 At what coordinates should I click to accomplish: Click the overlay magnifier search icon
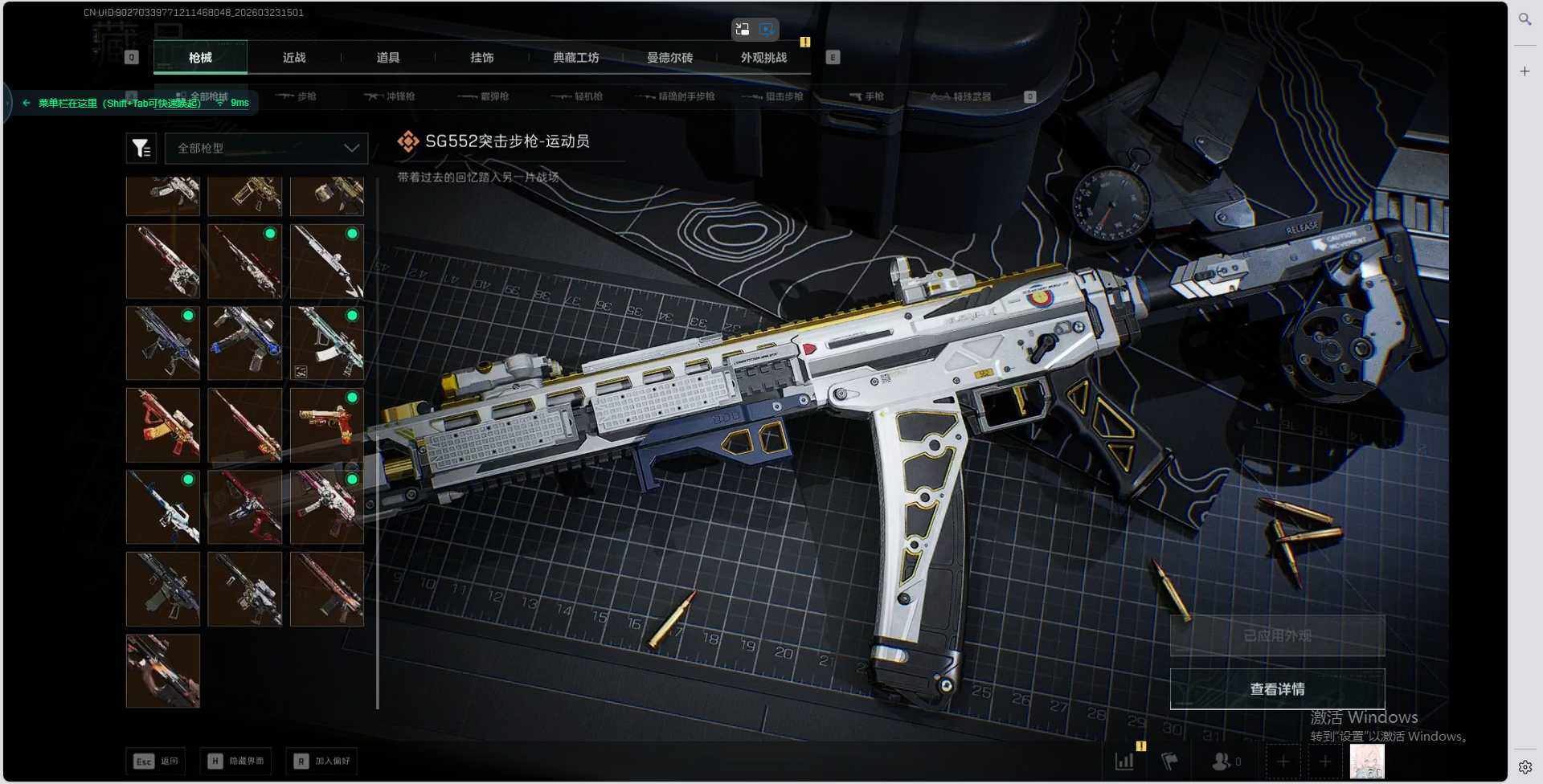pos(1525,18)
